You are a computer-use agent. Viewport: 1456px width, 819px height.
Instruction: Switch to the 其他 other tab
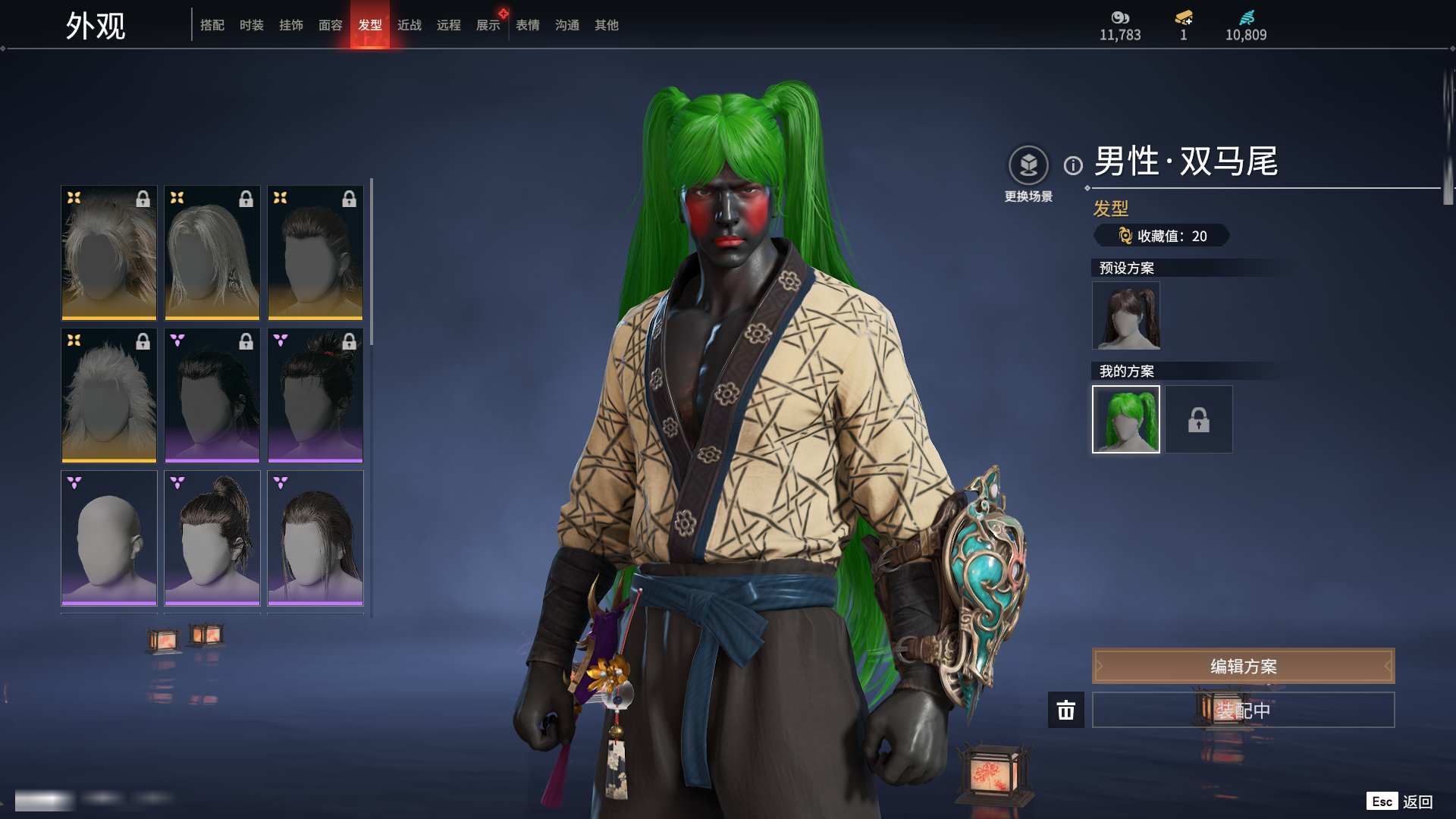607,25
